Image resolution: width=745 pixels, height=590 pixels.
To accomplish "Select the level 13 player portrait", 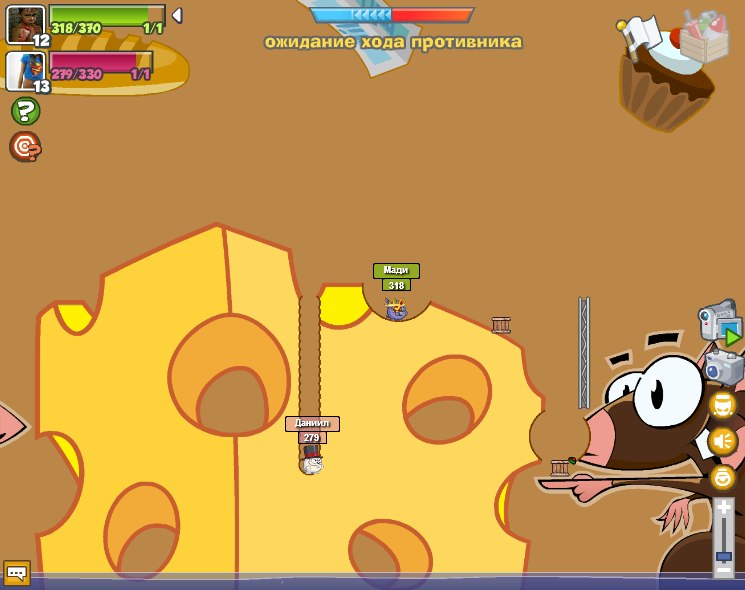I will tap(25, 71).
